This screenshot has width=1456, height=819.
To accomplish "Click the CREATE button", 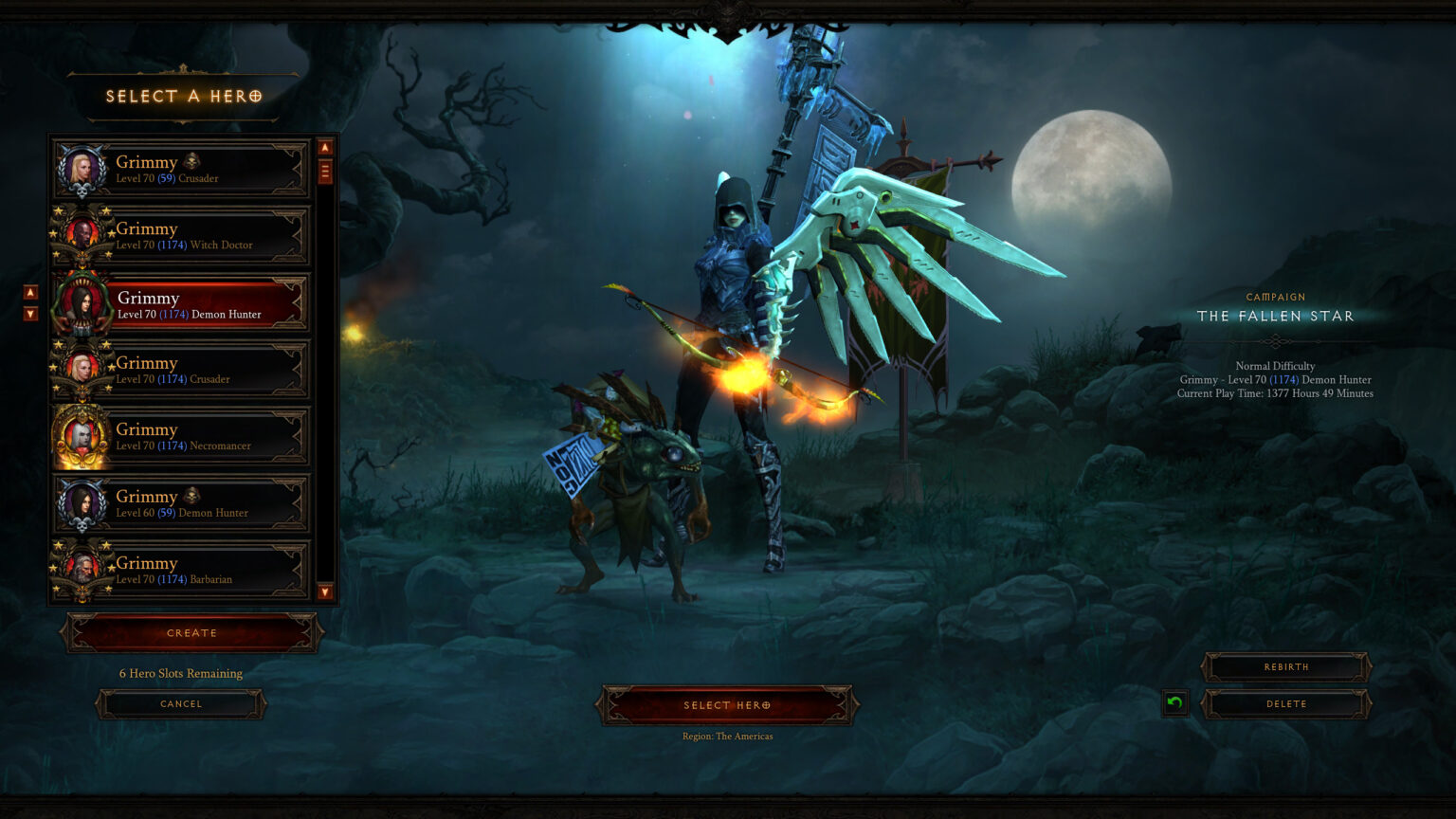I will [x=191, y=632].
